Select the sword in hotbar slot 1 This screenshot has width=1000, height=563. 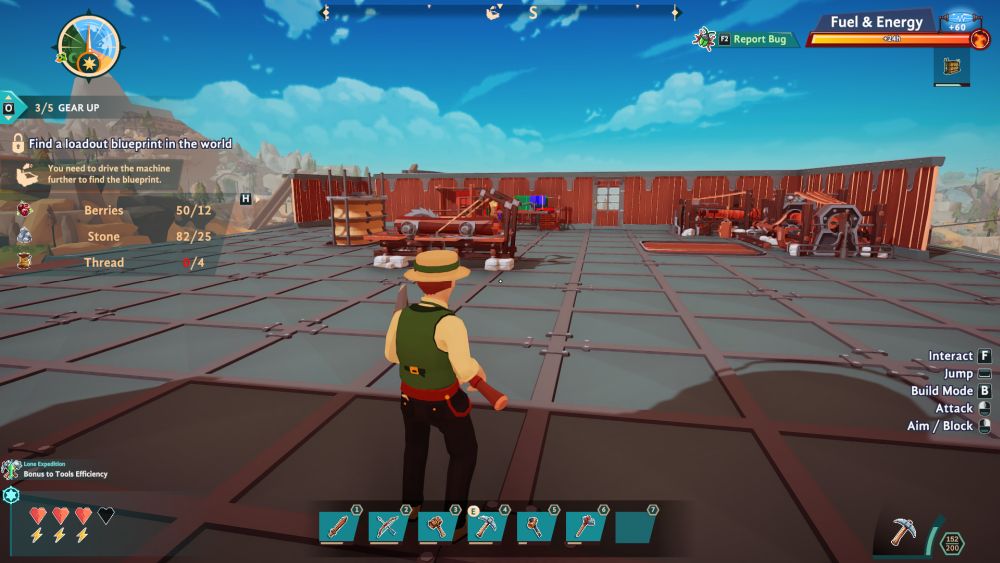(x=338, y=526)
